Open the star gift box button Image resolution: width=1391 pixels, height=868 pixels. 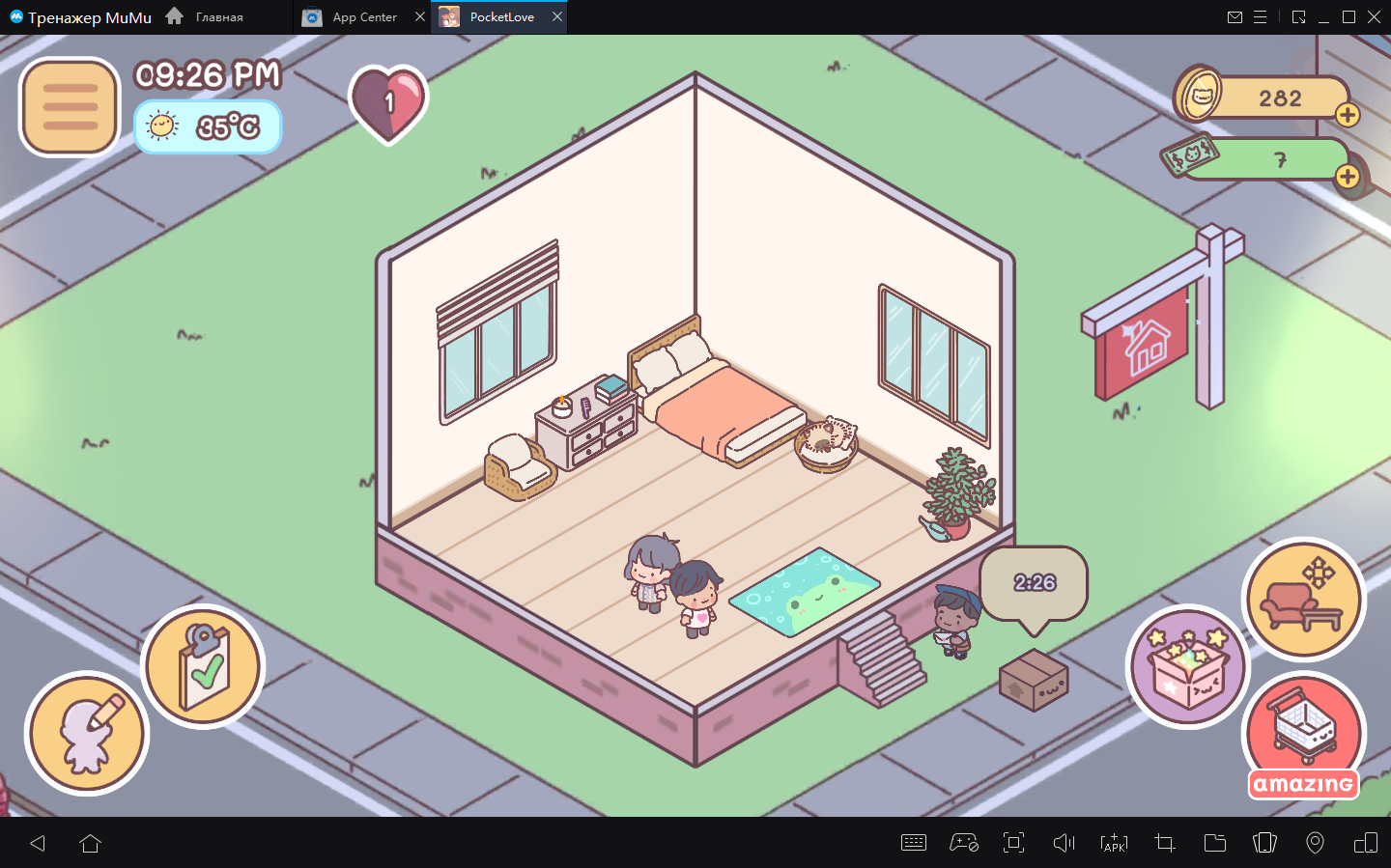point(1187,666)
